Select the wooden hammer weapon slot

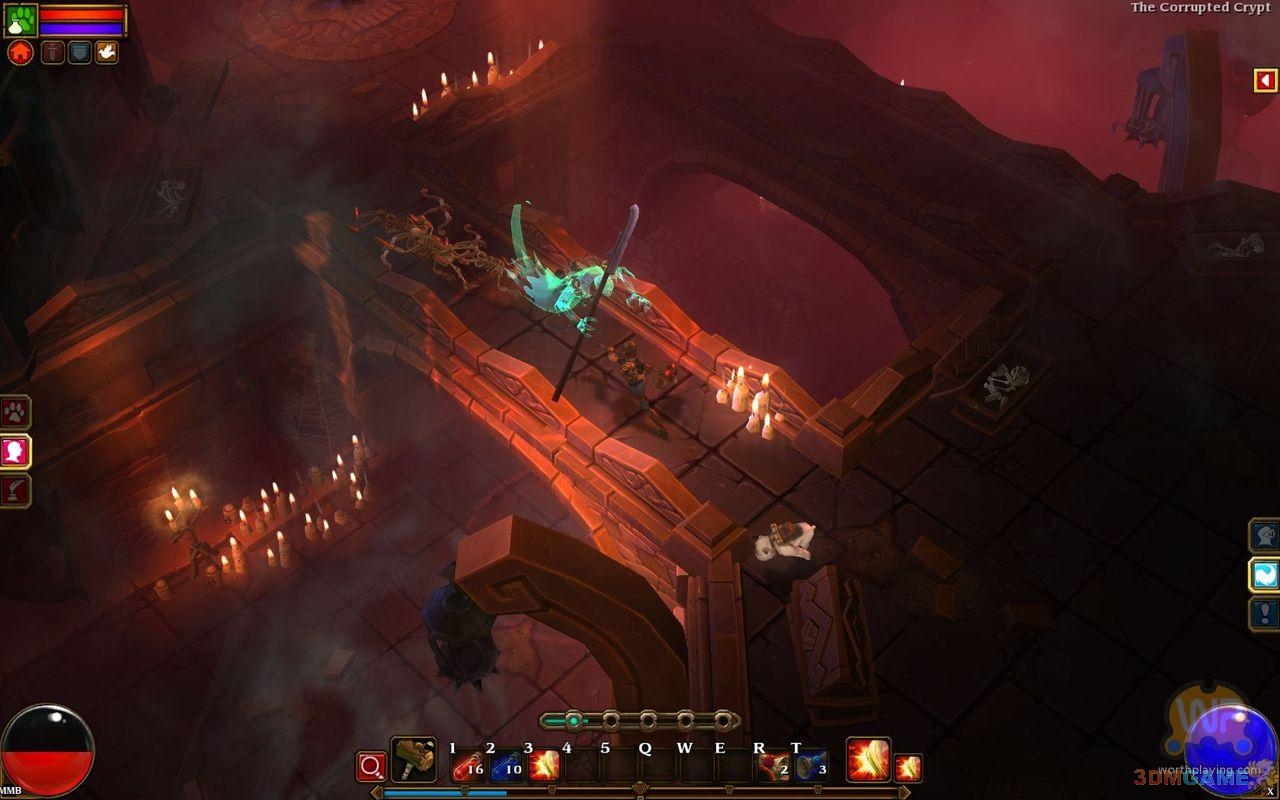pyautogui.click(x=413, y=761)
